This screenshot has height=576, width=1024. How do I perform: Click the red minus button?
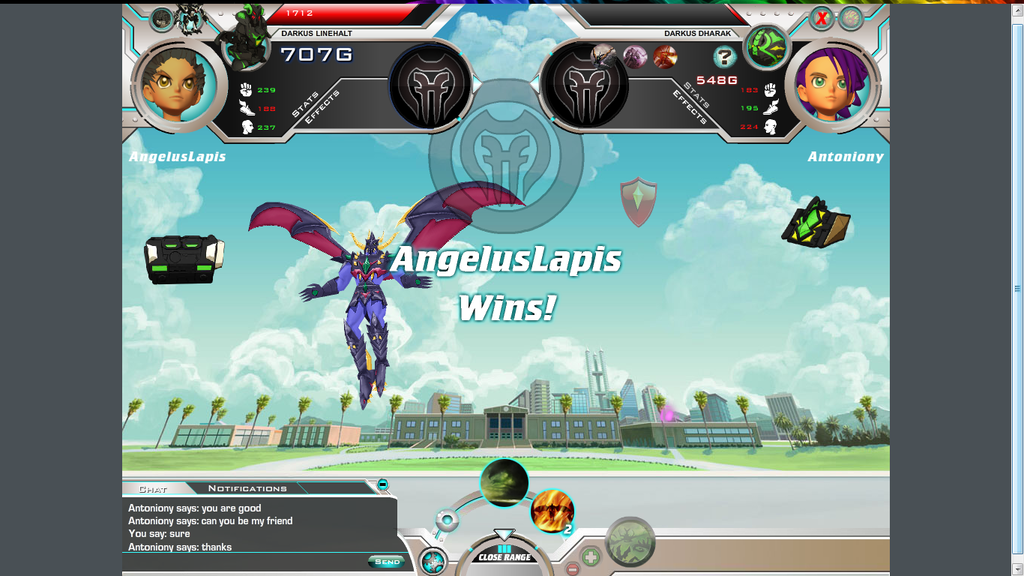coord(572,568)
